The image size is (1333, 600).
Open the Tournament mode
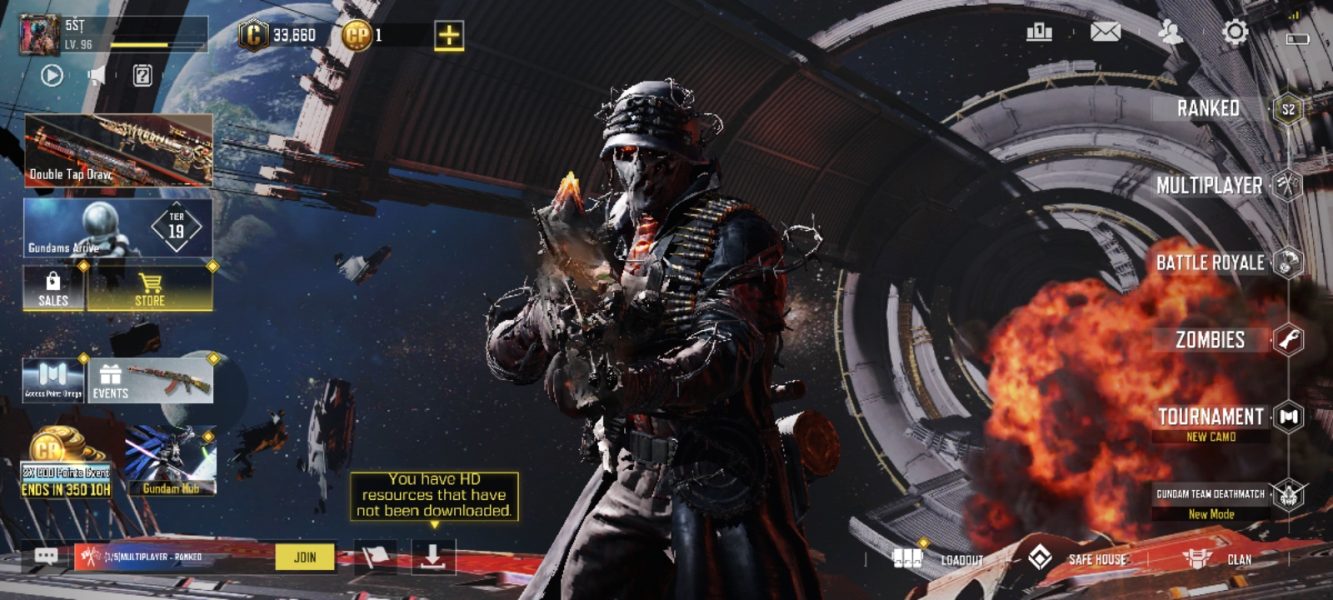click(1211, 417)
